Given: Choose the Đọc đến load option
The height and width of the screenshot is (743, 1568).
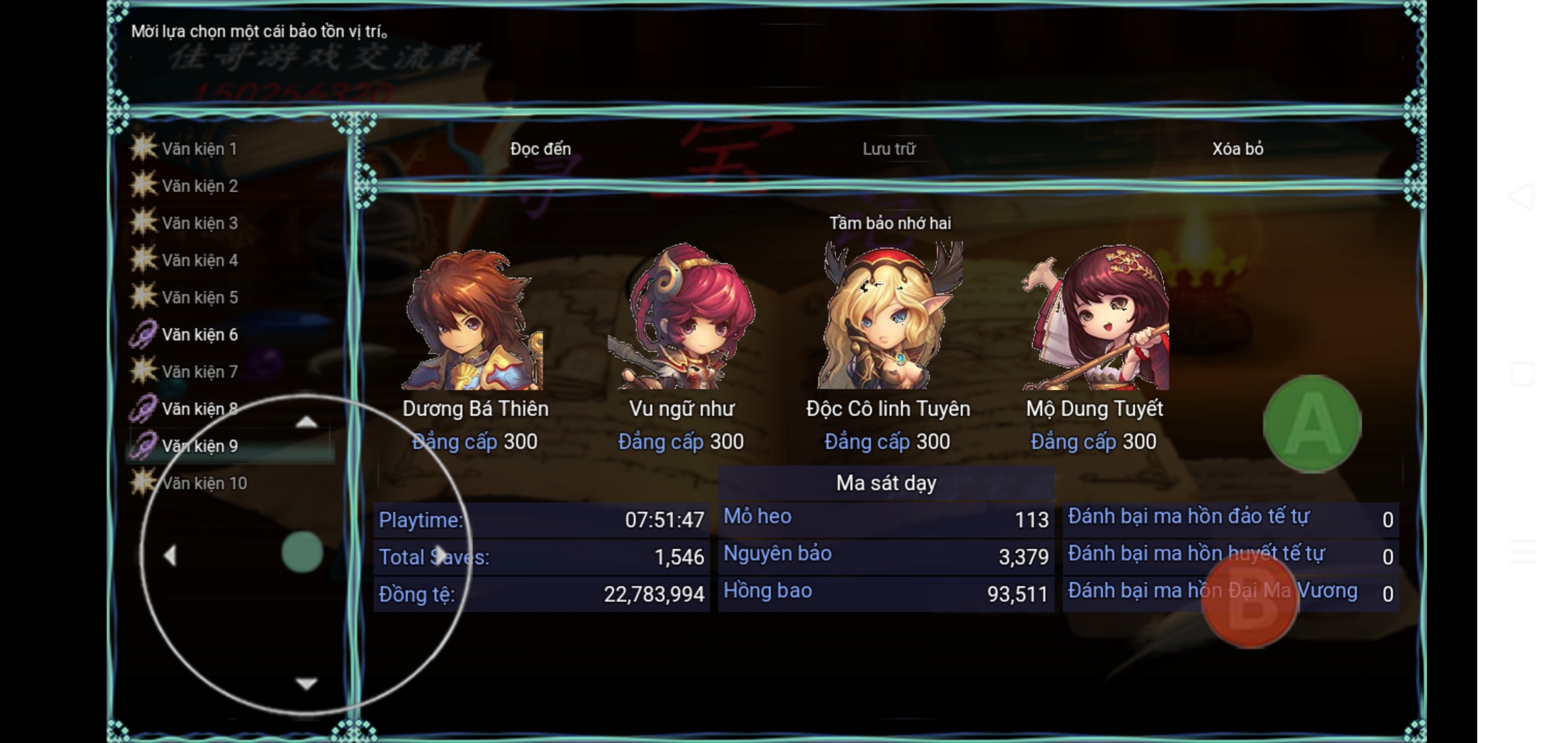Looking at the screenshot, I should tap(541, 149).
